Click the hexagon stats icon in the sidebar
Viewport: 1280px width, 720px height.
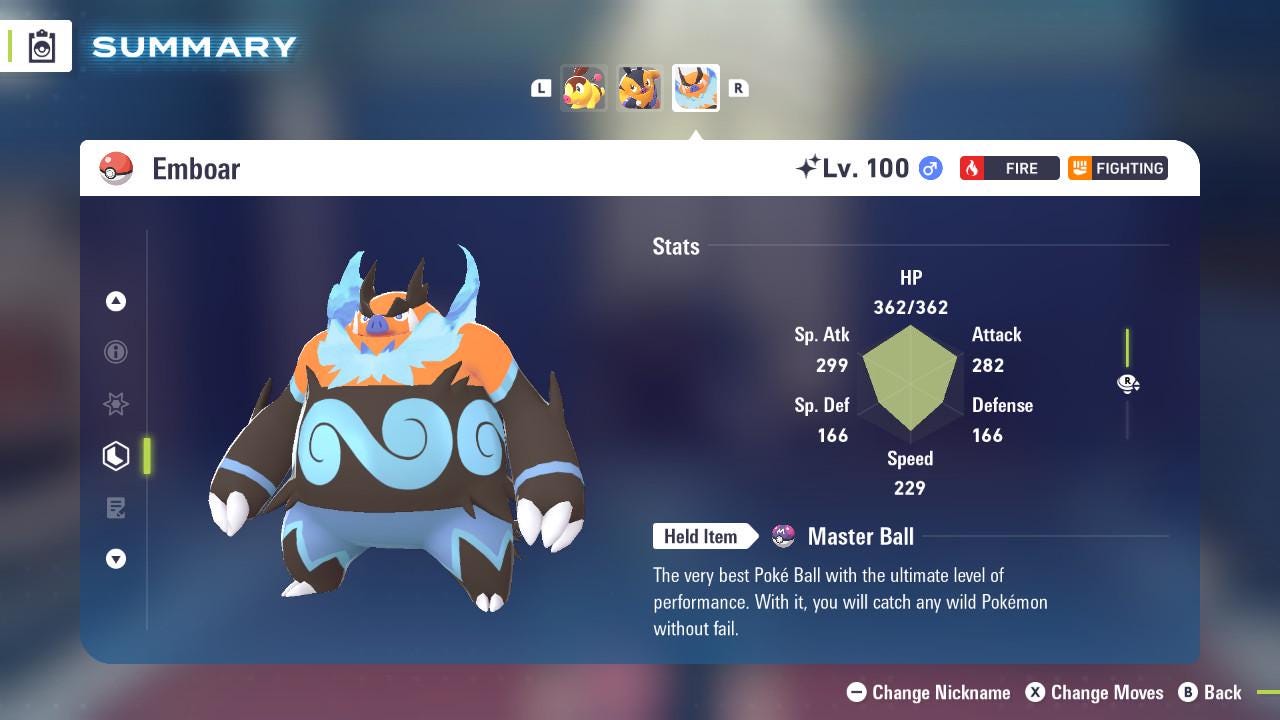click(x=116, y=456)
